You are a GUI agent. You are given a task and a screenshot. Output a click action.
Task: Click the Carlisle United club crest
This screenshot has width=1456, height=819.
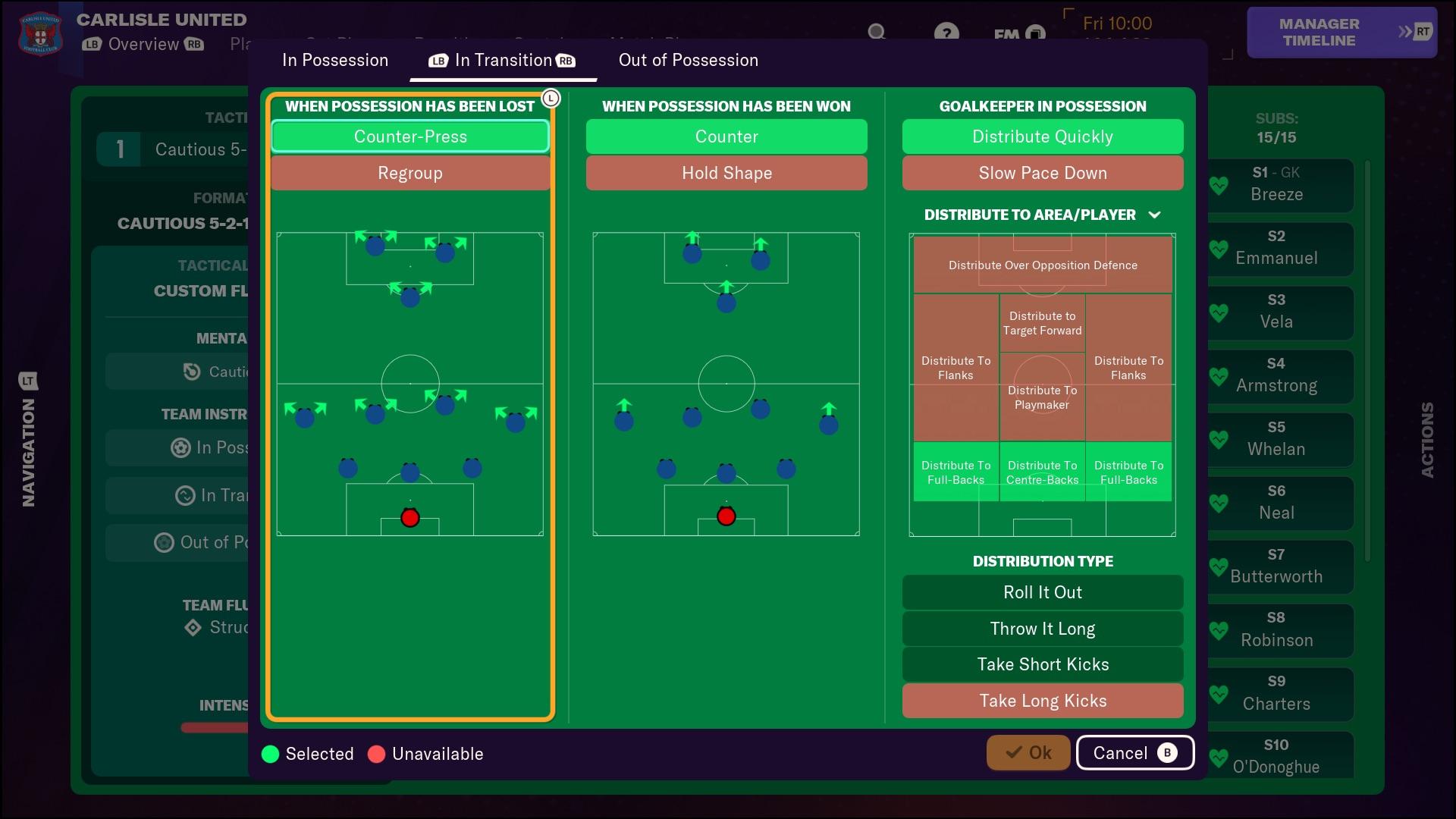(x=39, y=33)
